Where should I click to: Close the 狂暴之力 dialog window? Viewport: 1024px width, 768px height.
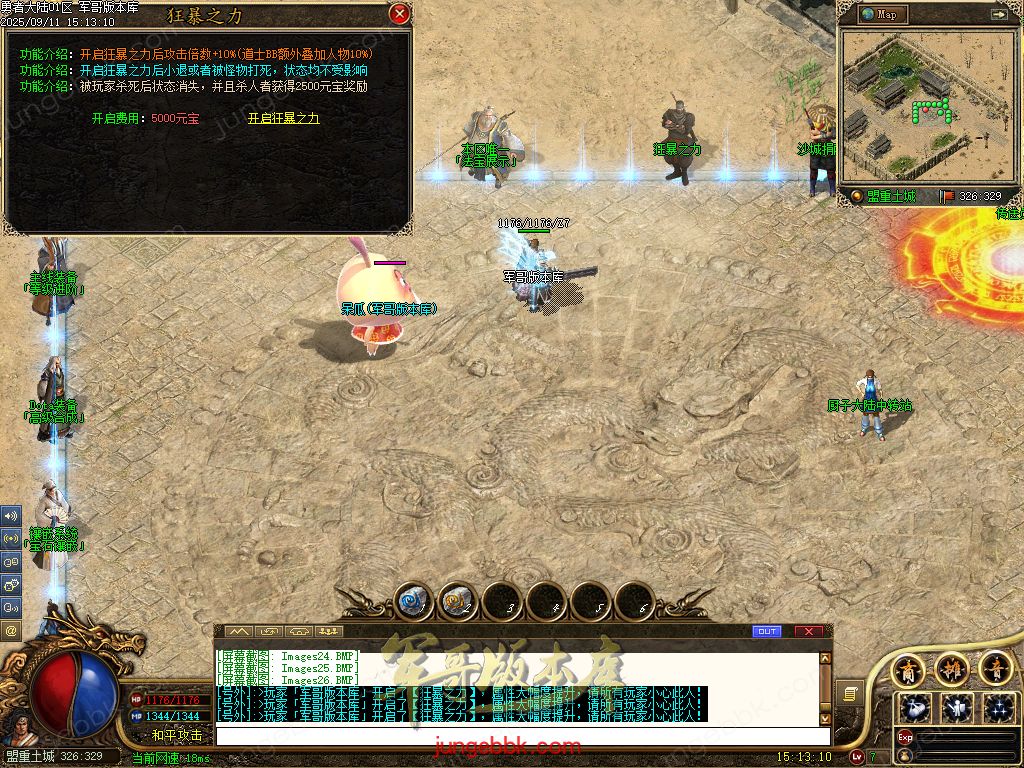tap(399, 14)
